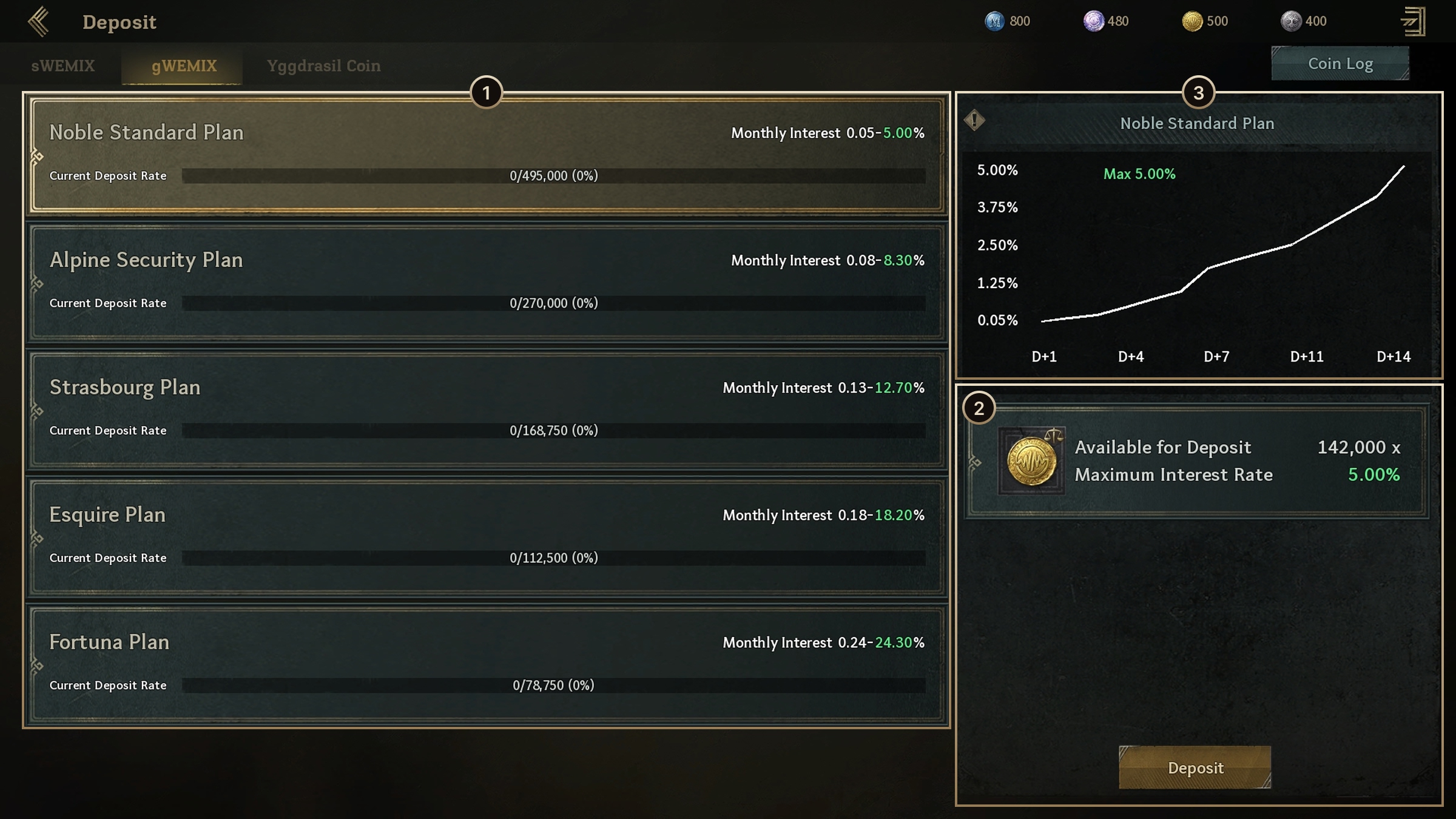Open the exit menu icon at top right
This screenshot has height=819, width=1456.
tap(1414, 22)
